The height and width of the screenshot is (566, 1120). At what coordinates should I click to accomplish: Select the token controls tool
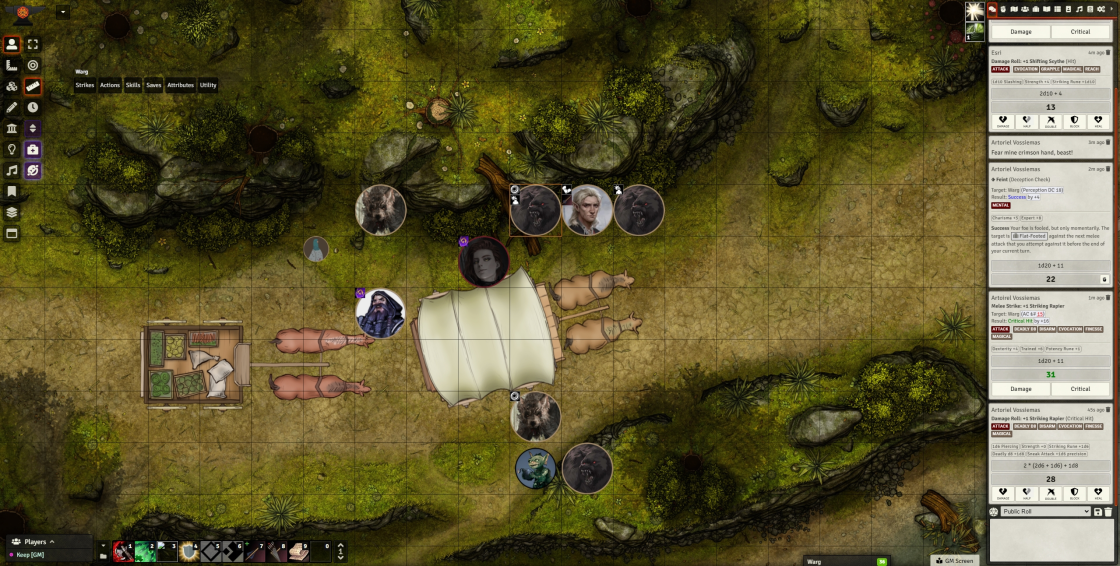[x=12, y=44]
